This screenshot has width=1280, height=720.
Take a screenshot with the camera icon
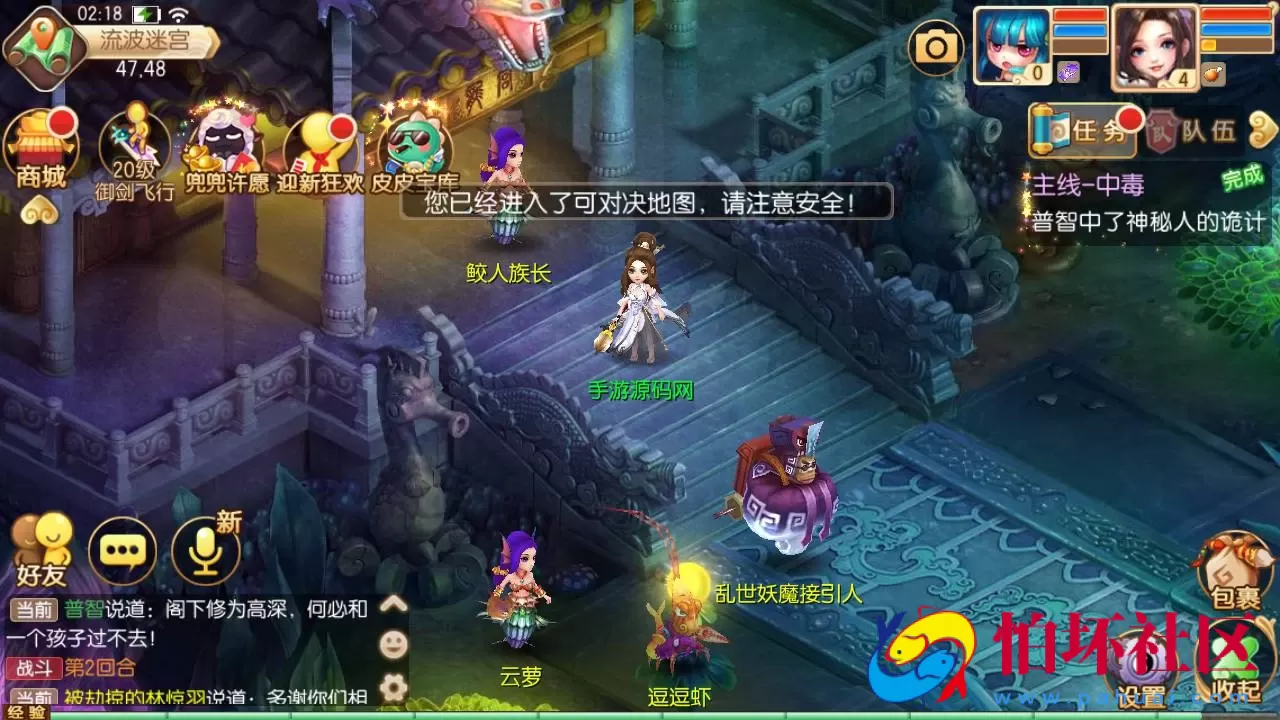click(936, 46)
